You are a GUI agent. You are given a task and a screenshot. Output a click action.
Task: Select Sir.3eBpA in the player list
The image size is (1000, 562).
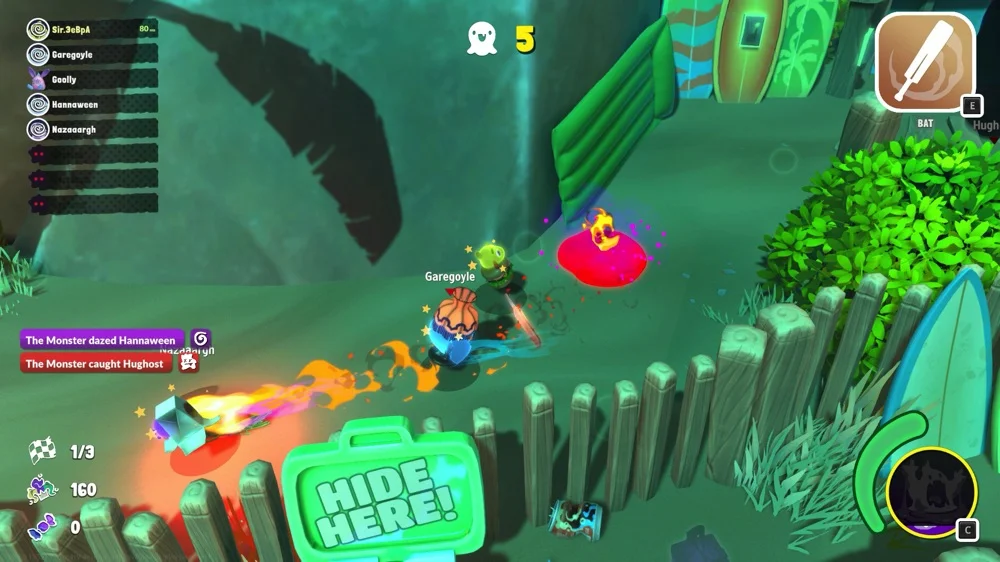click(x=92, y=29)
